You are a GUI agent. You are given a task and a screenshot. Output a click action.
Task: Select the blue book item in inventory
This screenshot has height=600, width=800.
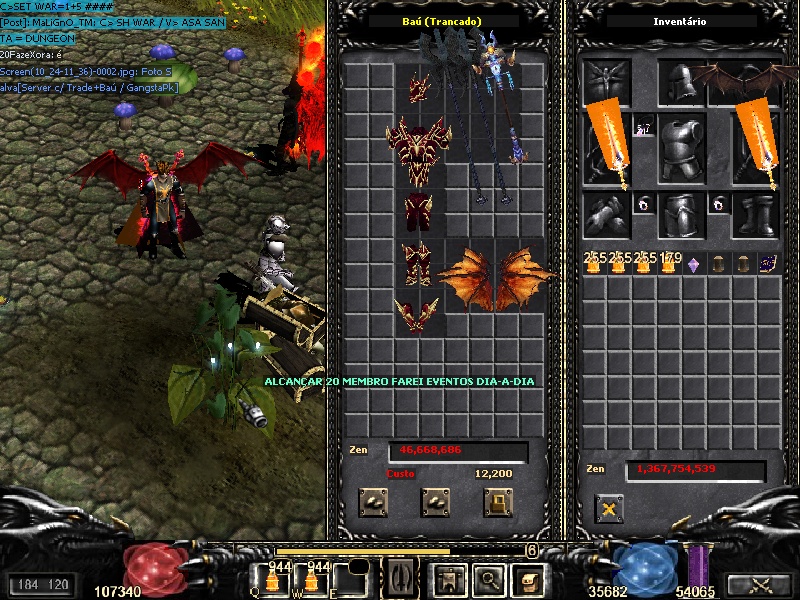pos(768,263)
